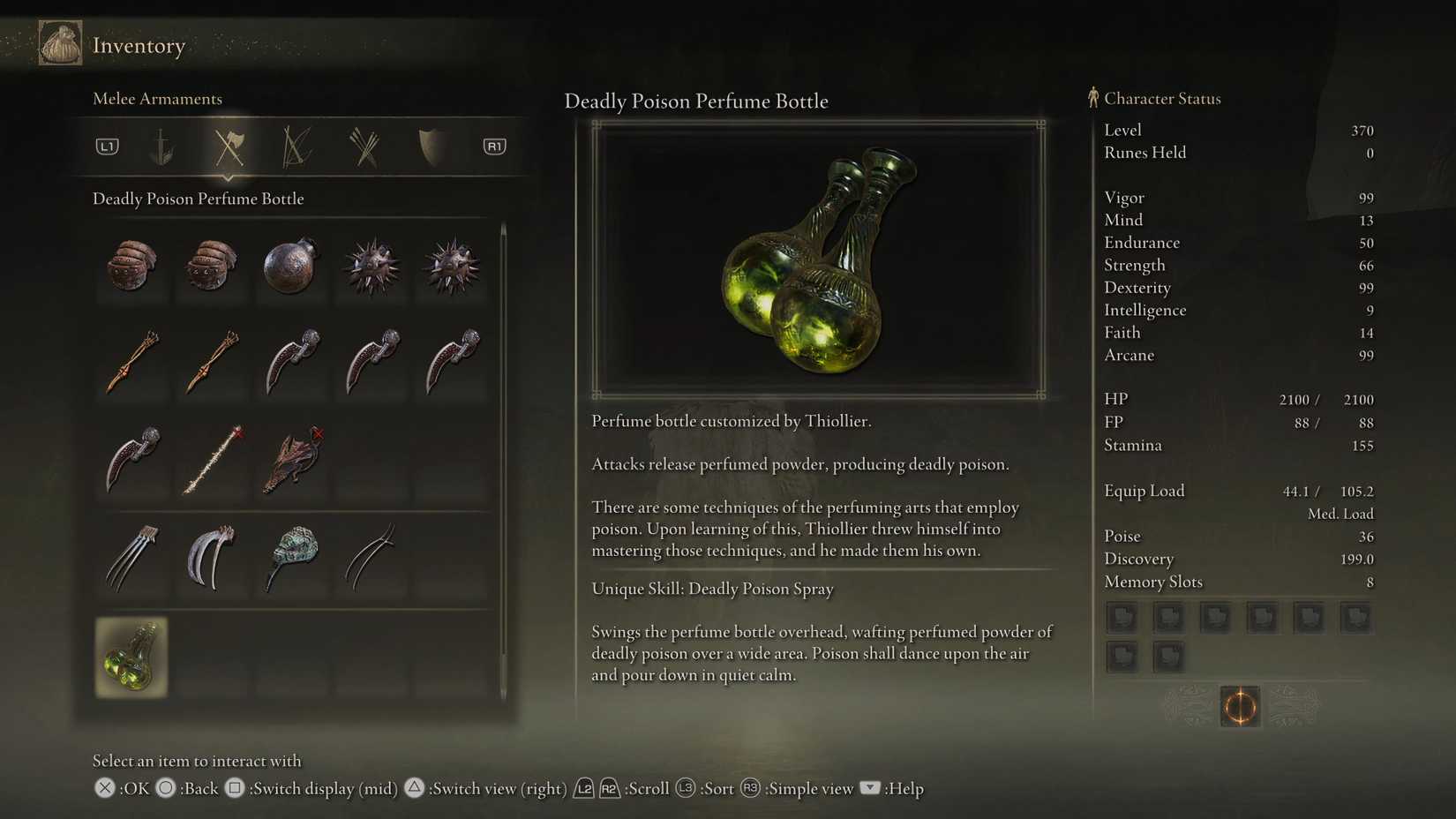Switch display using the square prompt
Viewport: 1456px width, 819px height.
point(235,788)
